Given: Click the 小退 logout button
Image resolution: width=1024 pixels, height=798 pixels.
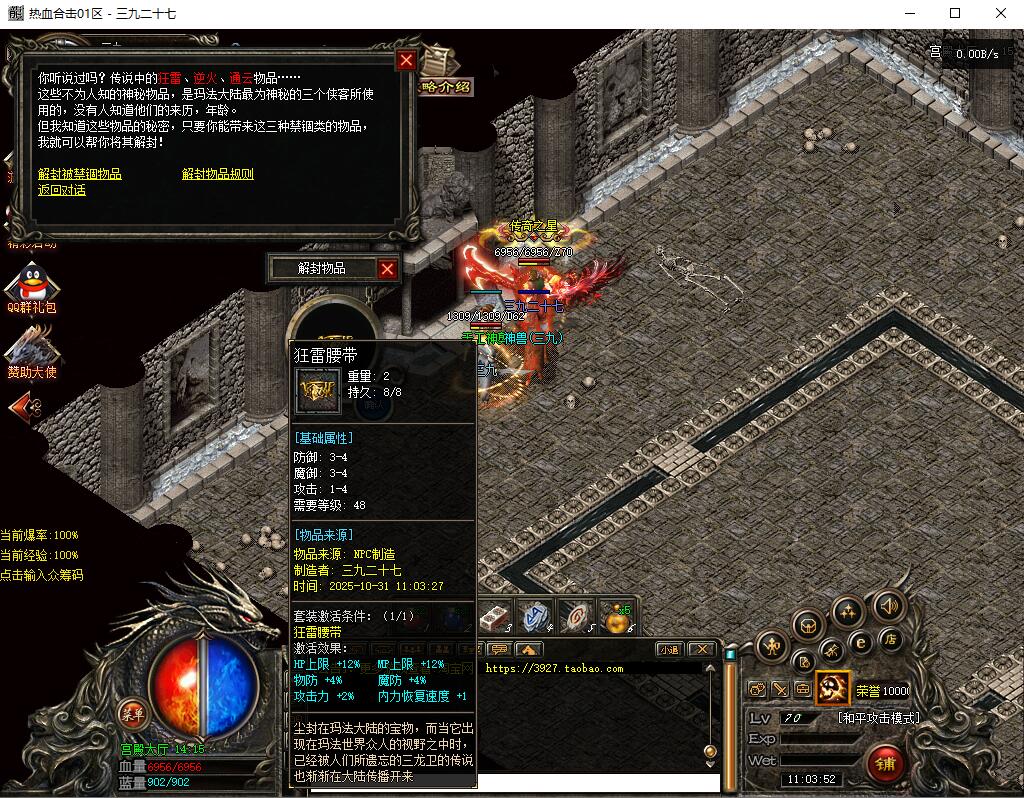Looking at the screenshot, I should tap(669, 649).
